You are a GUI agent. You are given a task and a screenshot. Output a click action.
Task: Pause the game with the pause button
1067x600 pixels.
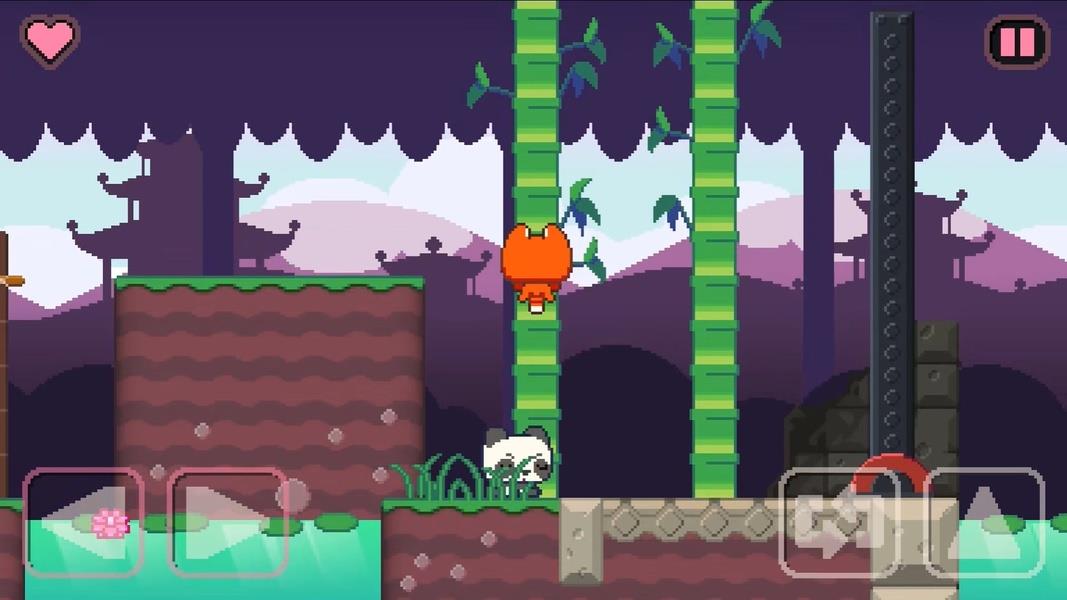[x=1018, y=42]
